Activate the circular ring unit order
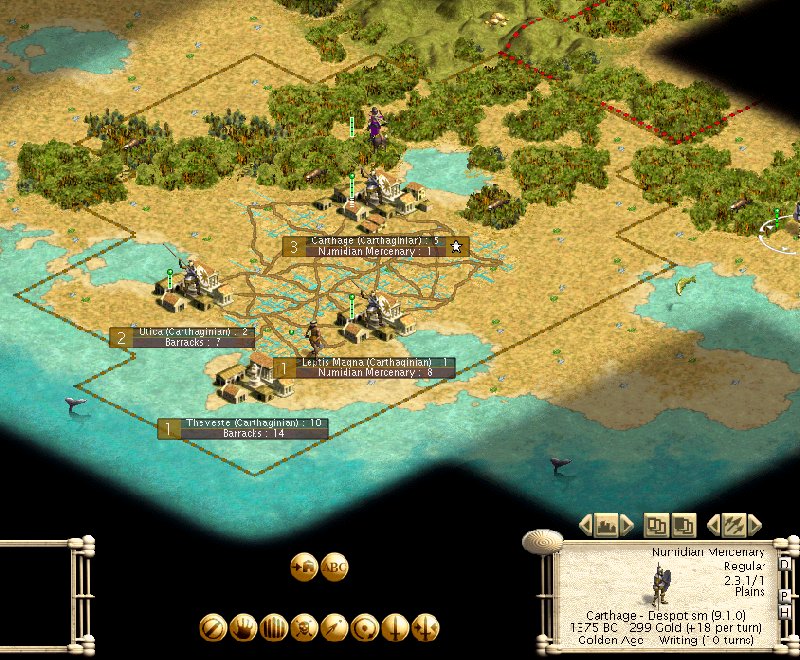 click(365, 627)
